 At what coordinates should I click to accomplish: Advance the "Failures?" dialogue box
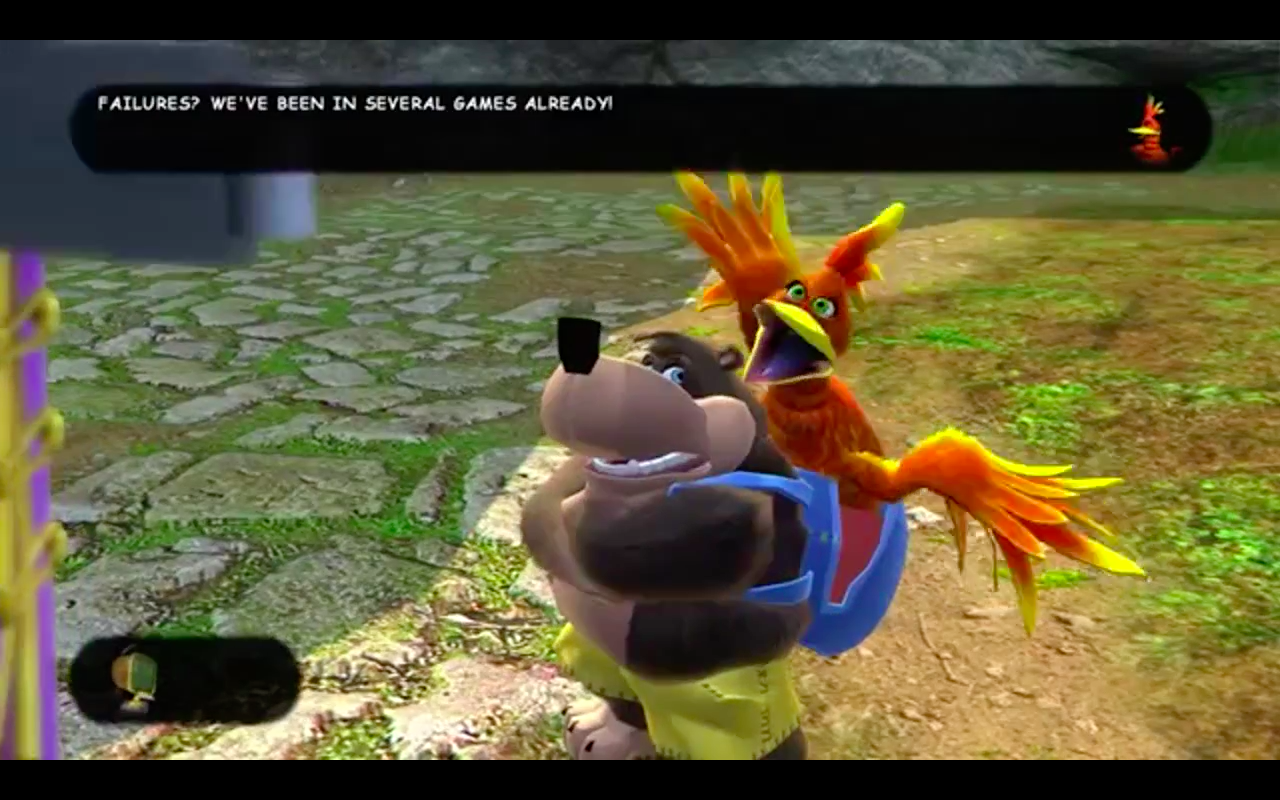click(x=640, y=129)
